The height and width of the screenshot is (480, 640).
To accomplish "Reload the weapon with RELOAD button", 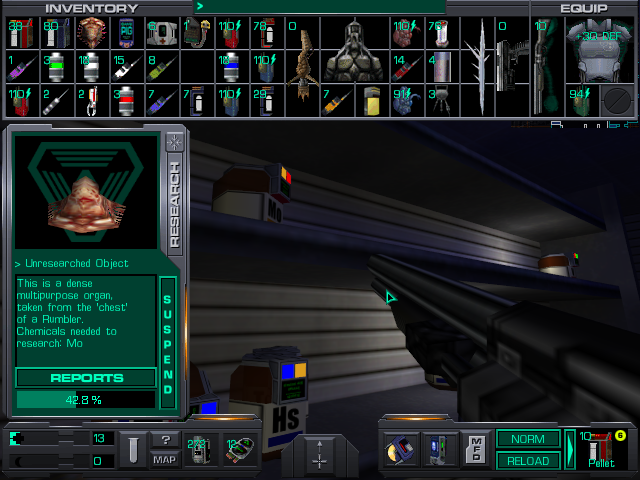I will coord(528,461).
